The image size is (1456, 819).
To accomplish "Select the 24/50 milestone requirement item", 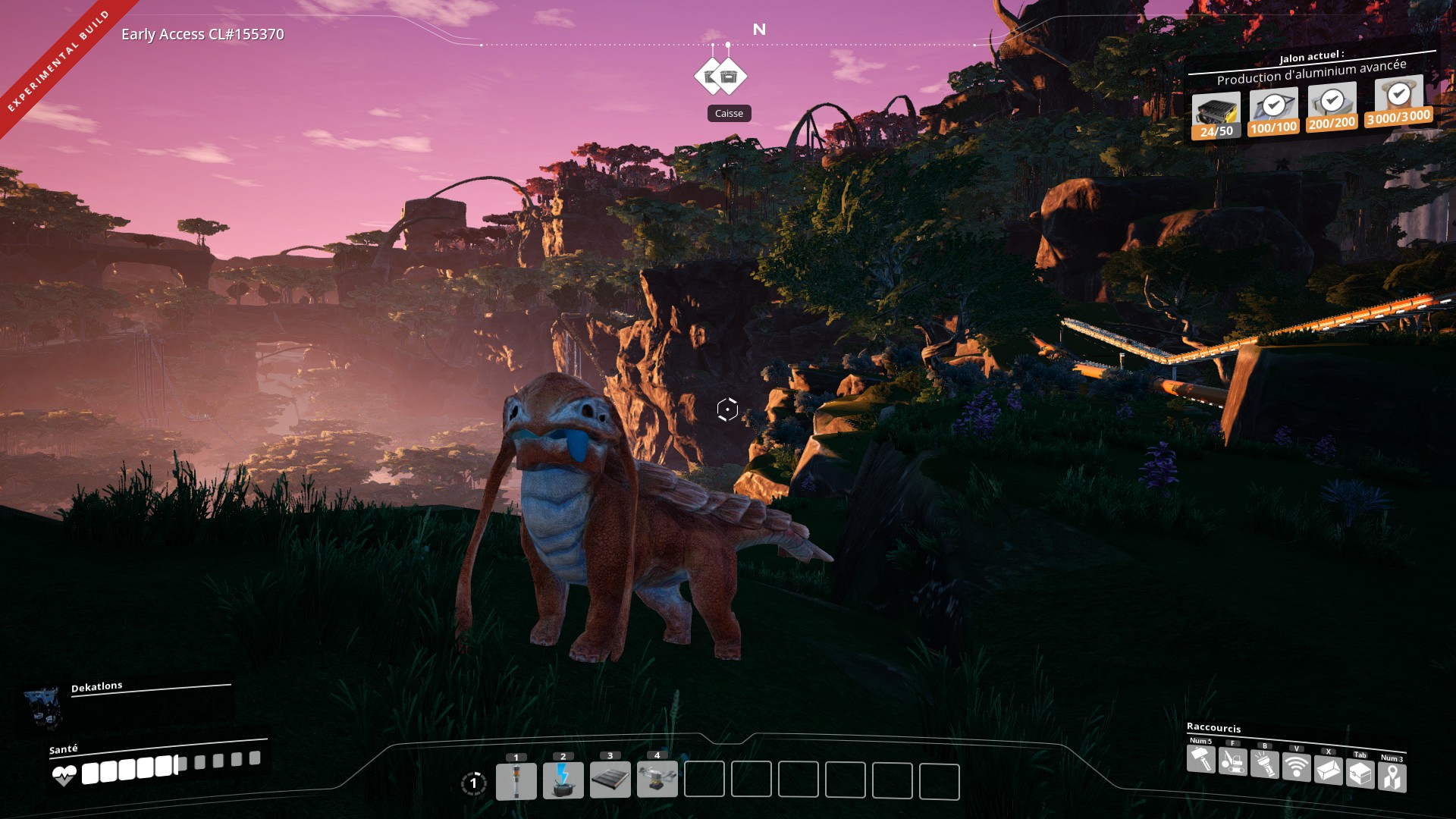I will (1216, 115).
